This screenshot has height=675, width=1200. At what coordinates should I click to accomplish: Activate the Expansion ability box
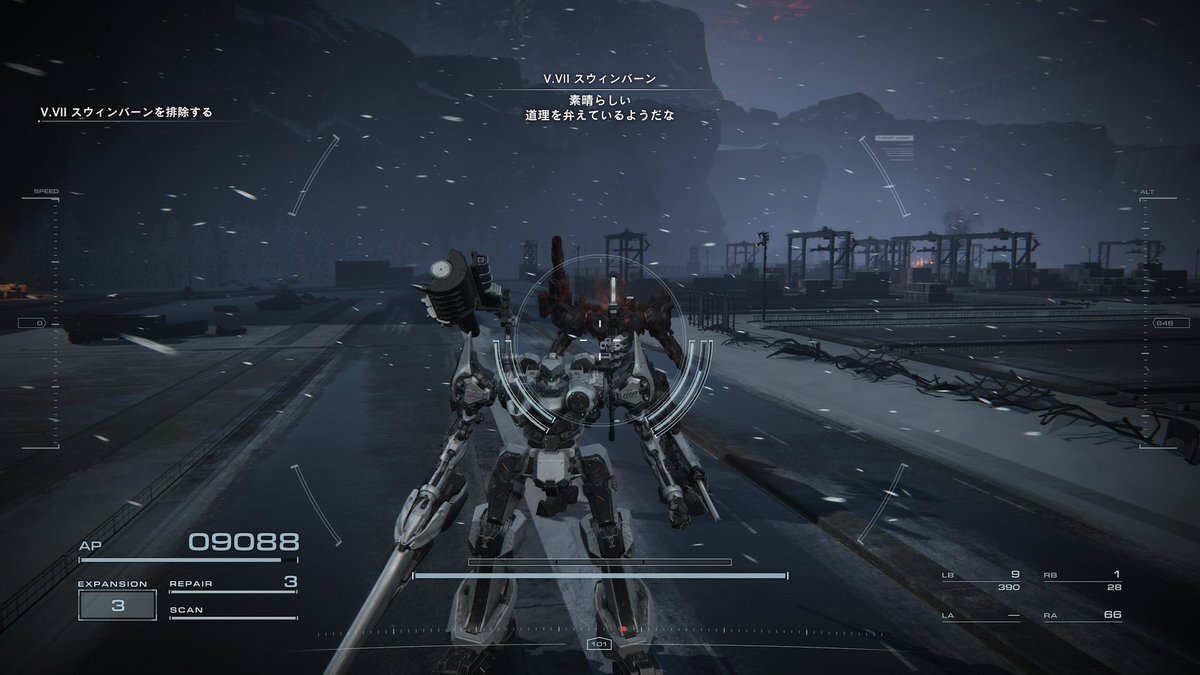pyautogui.click(x=117, y=605)
